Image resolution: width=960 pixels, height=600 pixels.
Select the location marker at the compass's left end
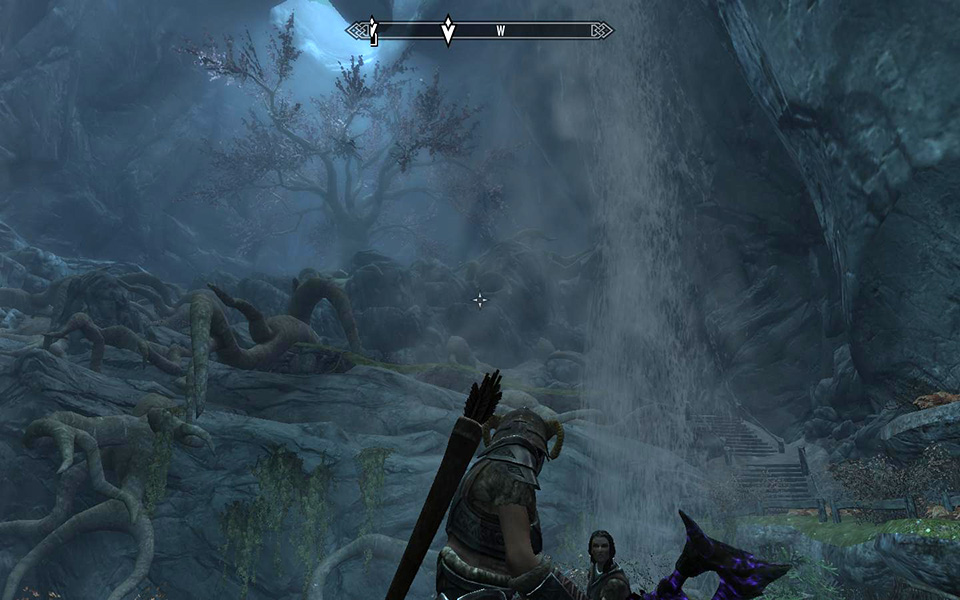coord(373,31)
